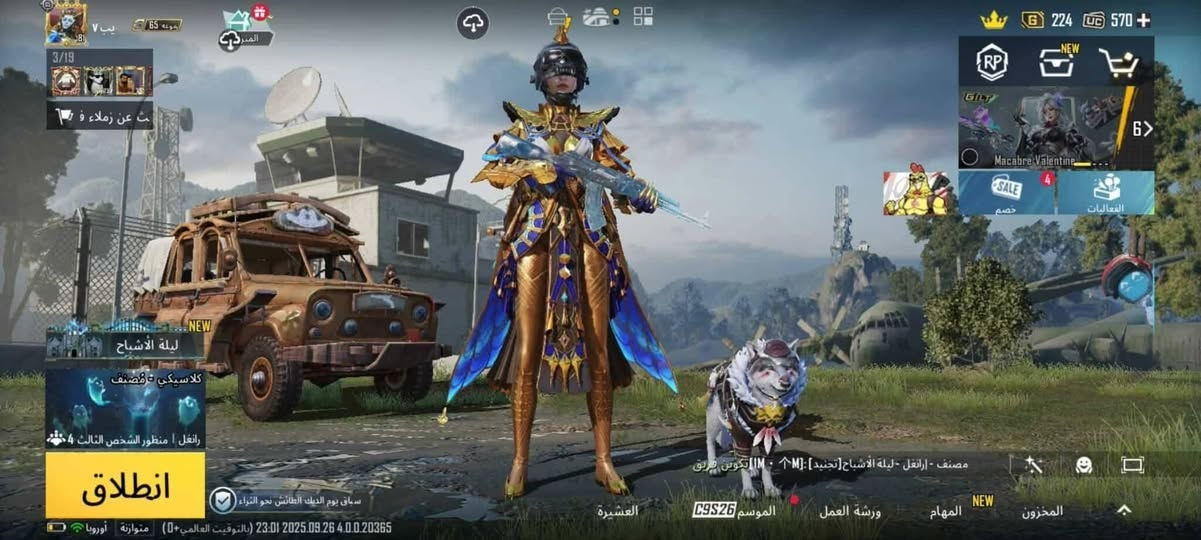Open the الموسم season menu
Image resolution: width=1201 pixels, height=540 pixels.
tap(756, 510)
